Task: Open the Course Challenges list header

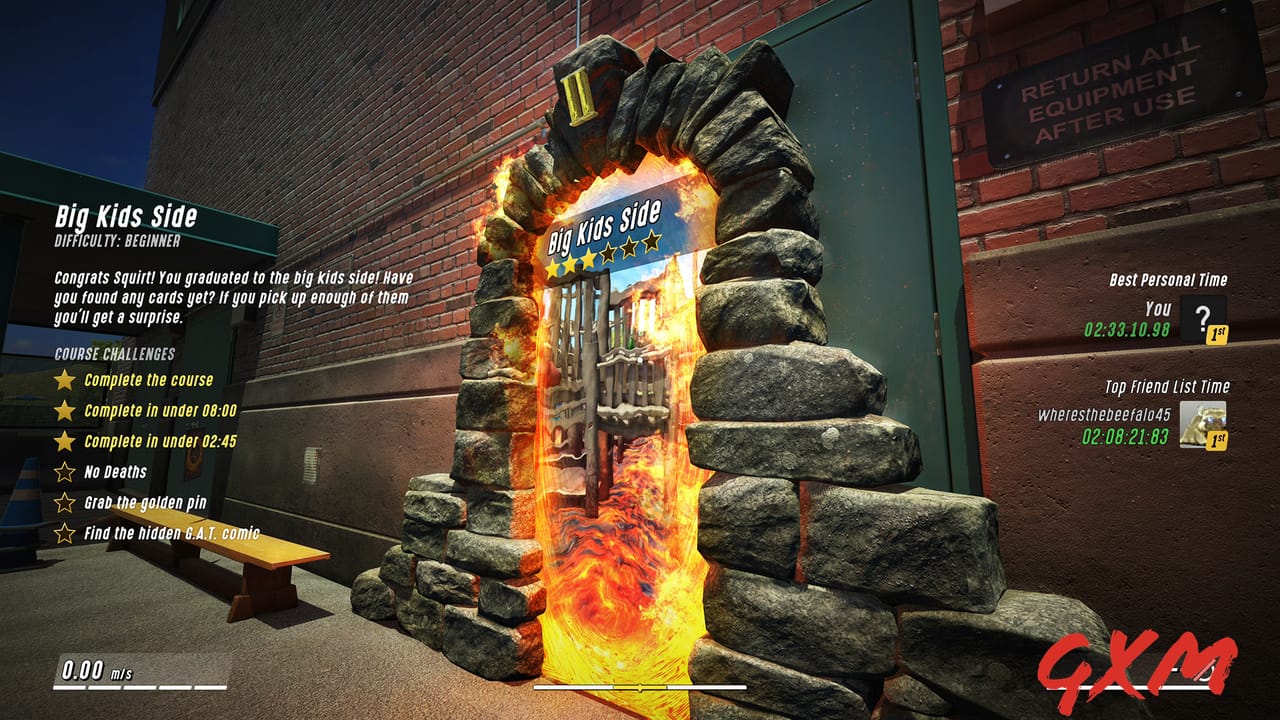Action: (x=114, y=352)
